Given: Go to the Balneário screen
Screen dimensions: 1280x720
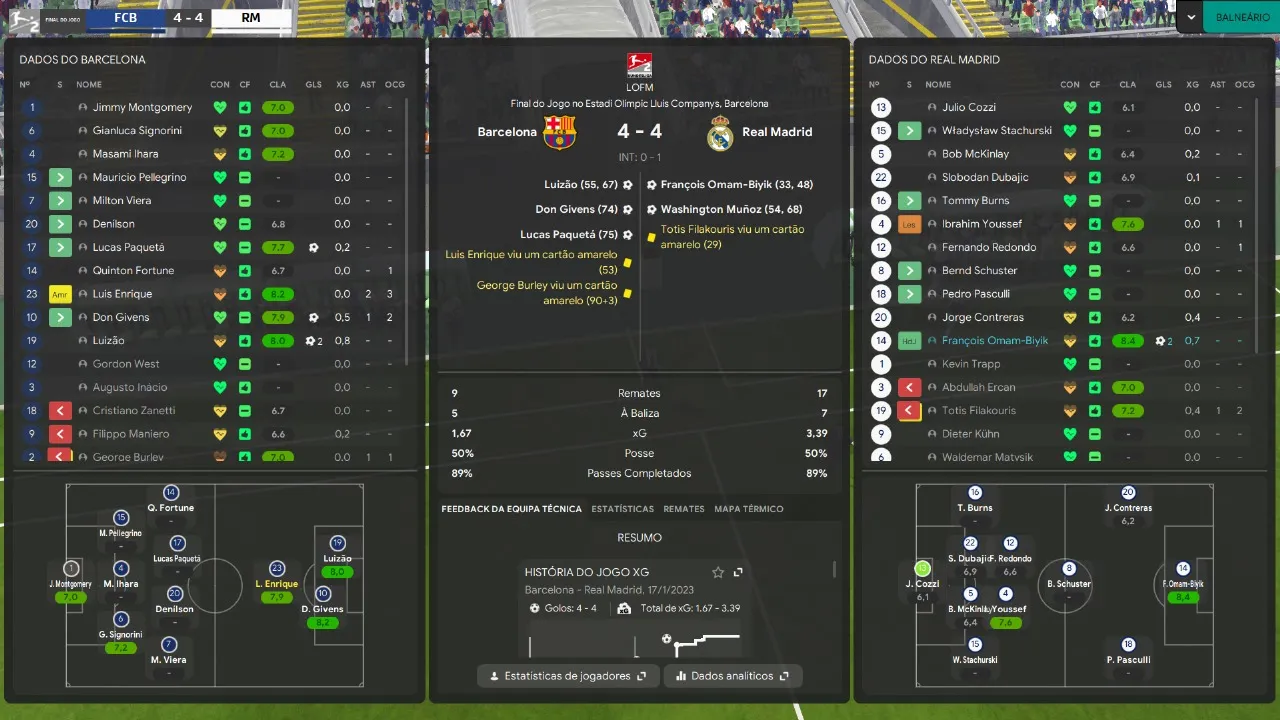Looking at the screenshot, I should [x=1241, y=17].
